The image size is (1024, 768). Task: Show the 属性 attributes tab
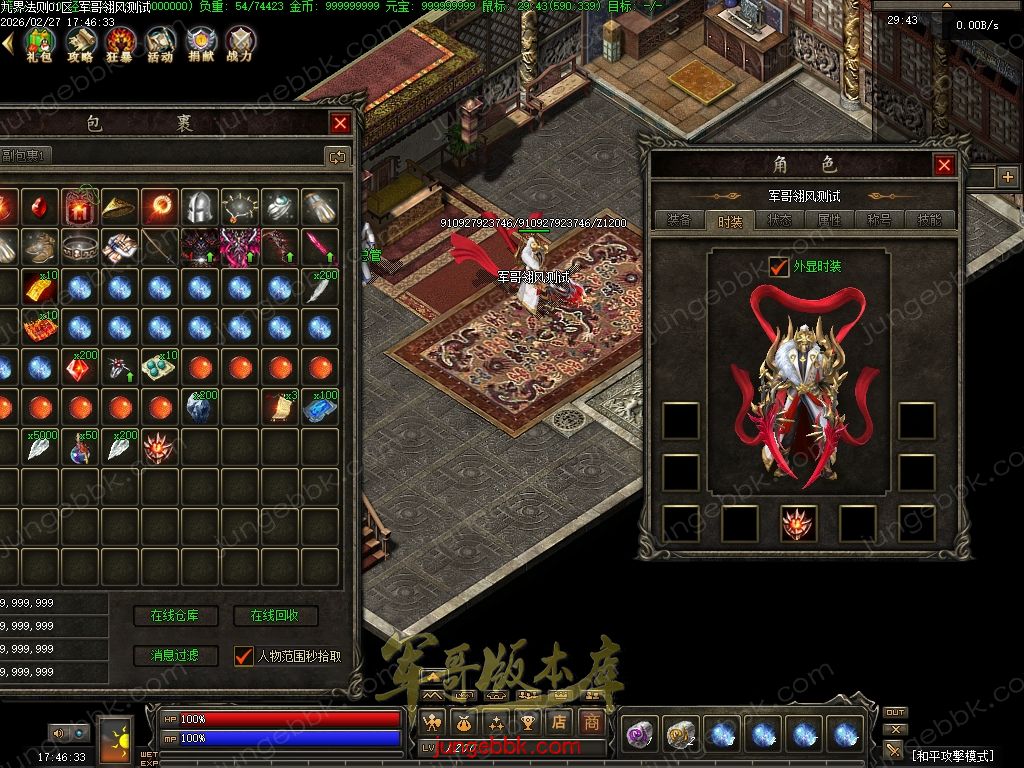pyautogui.click(x=830, y=220)
